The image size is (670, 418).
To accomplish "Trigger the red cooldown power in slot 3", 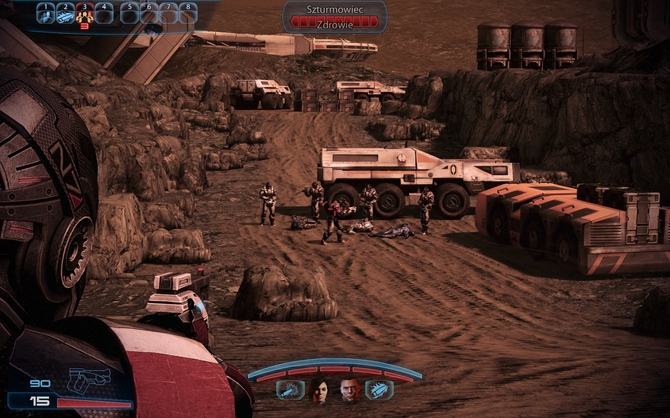I will pos(84,14).
